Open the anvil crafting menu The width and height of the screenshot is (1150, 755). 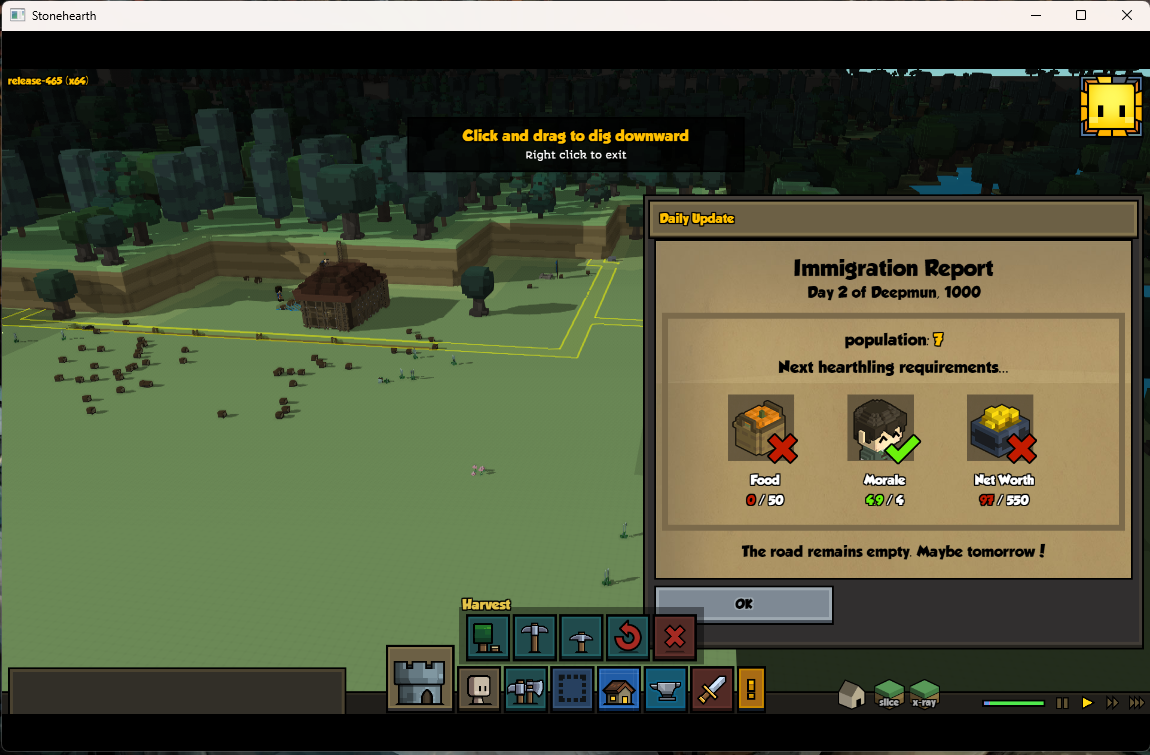[665, 689]
